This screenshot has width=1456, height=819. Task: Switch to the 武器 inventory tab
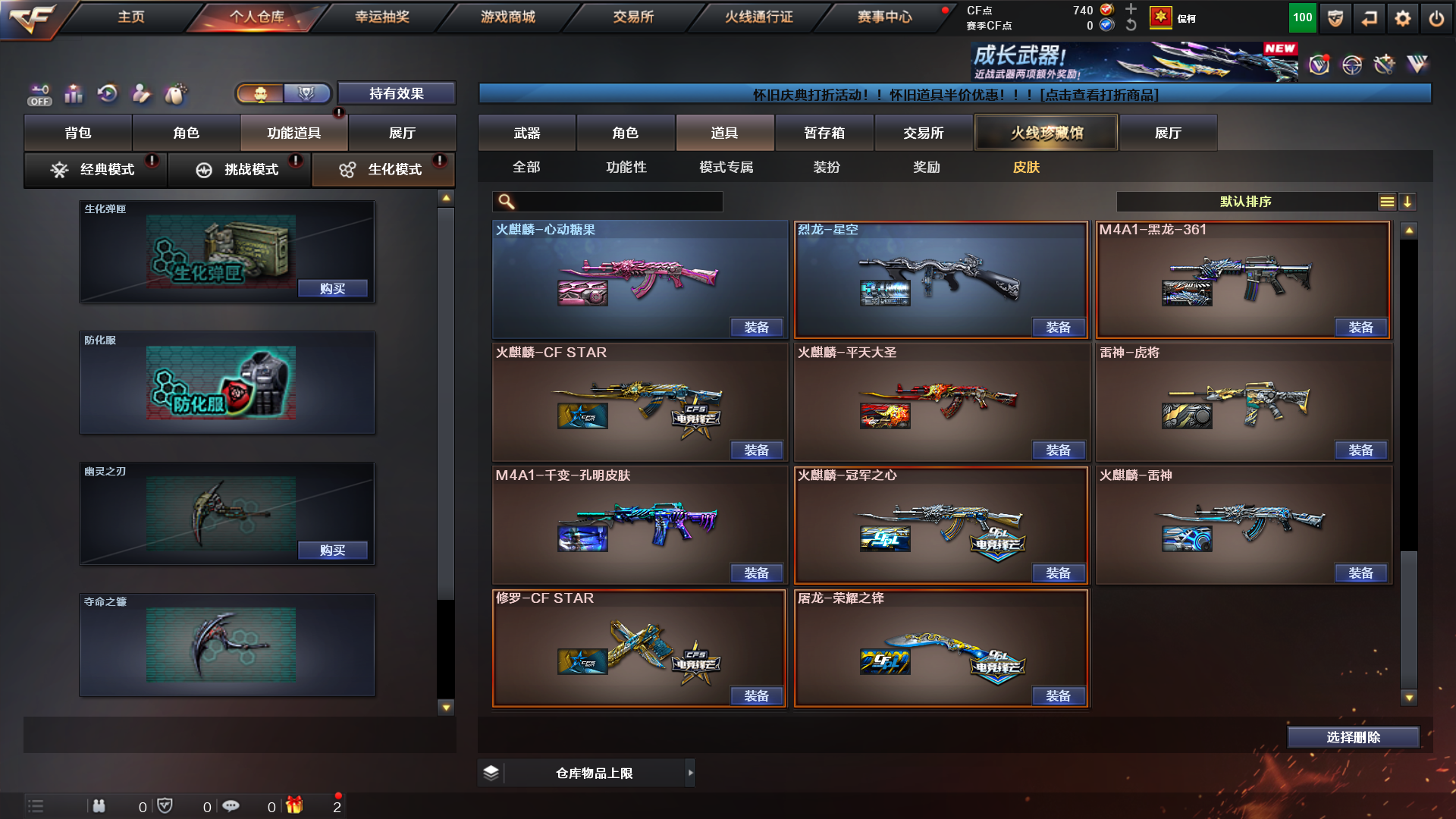[526, 133]
